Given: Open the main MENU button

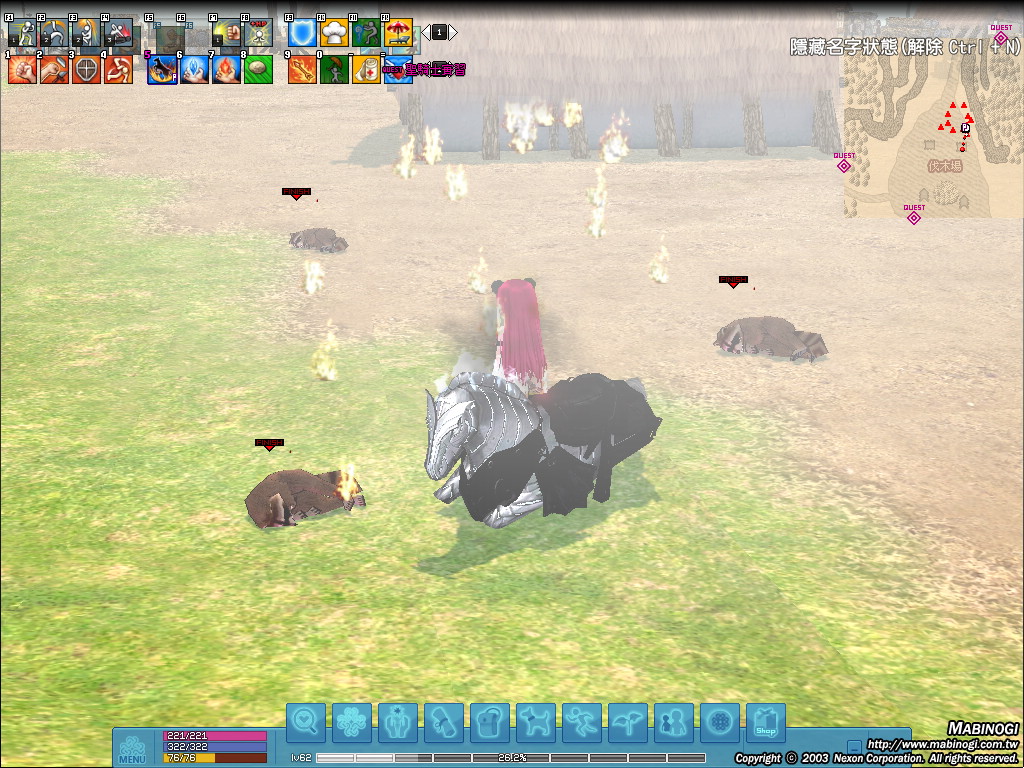Looking at the screenshot, I should tap(132, 749).
